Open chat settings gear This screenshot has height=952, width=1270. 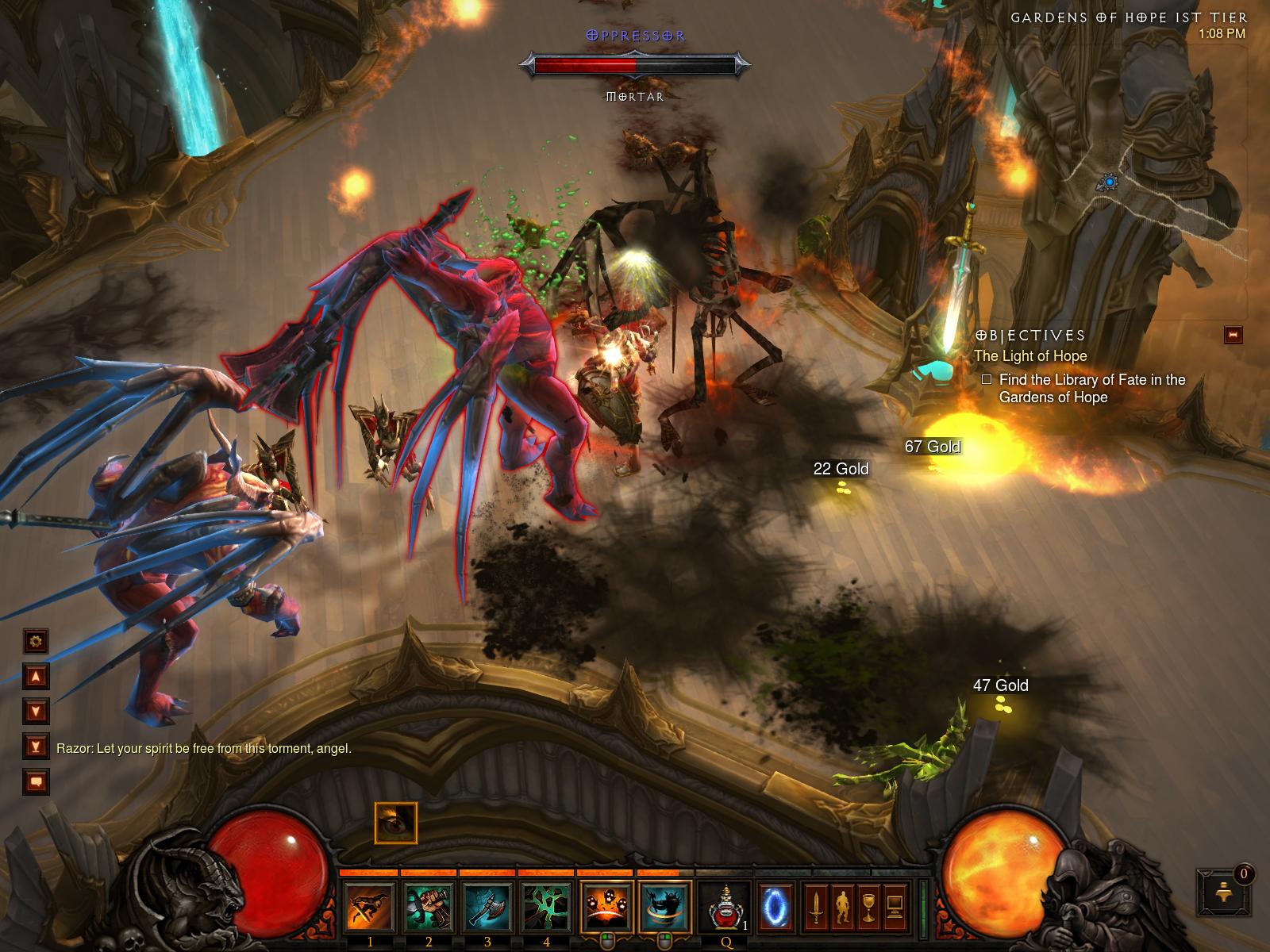[36, 640]
